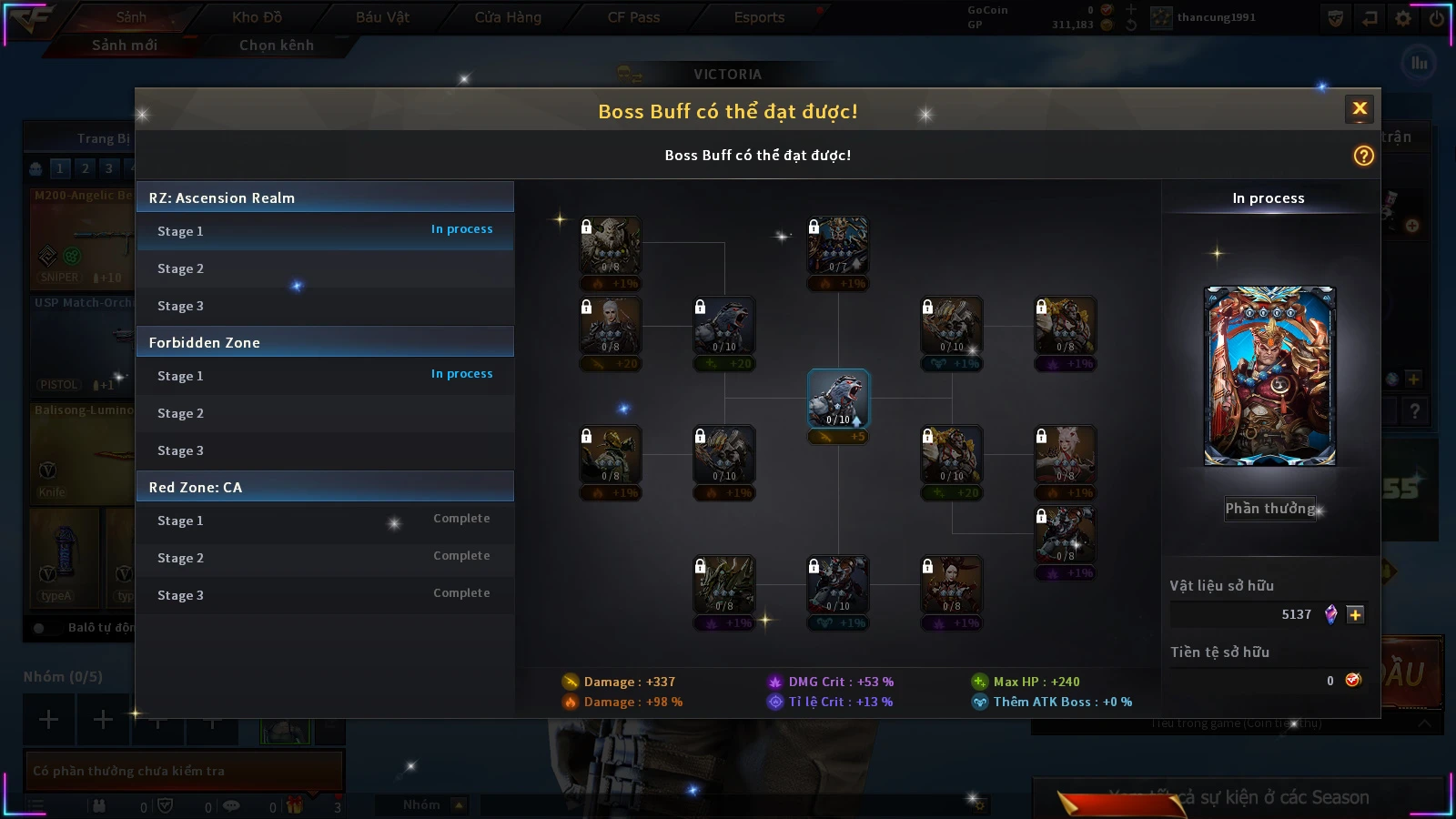
Task: Open the question mark help icon
Action: 1363,156
